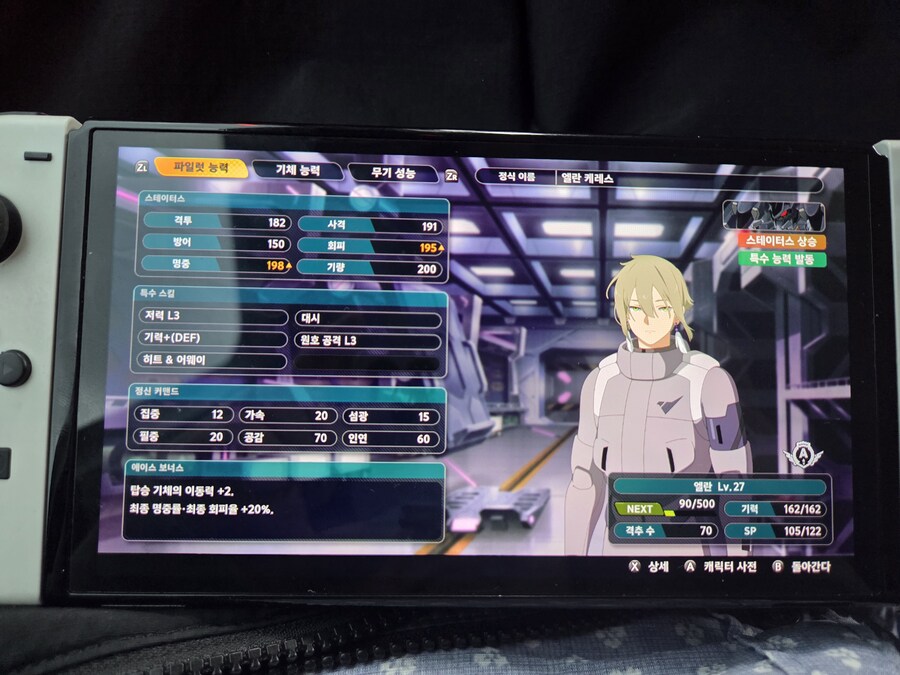Select the 공감 spirit command
Viewport: 900px width, 675px height.
coord(285,438)
